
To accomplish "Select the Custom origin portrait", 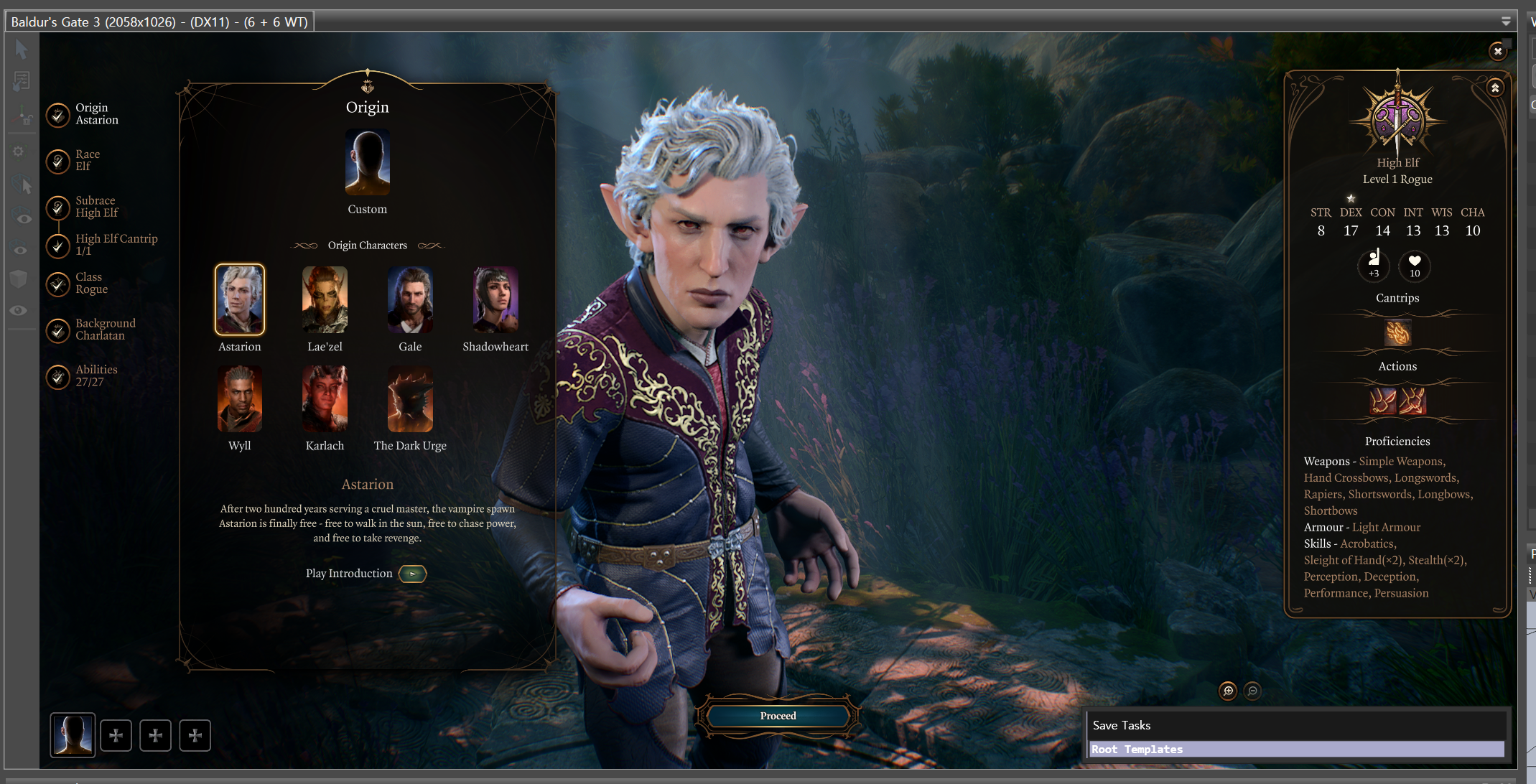I will click(x=367, y=163).
